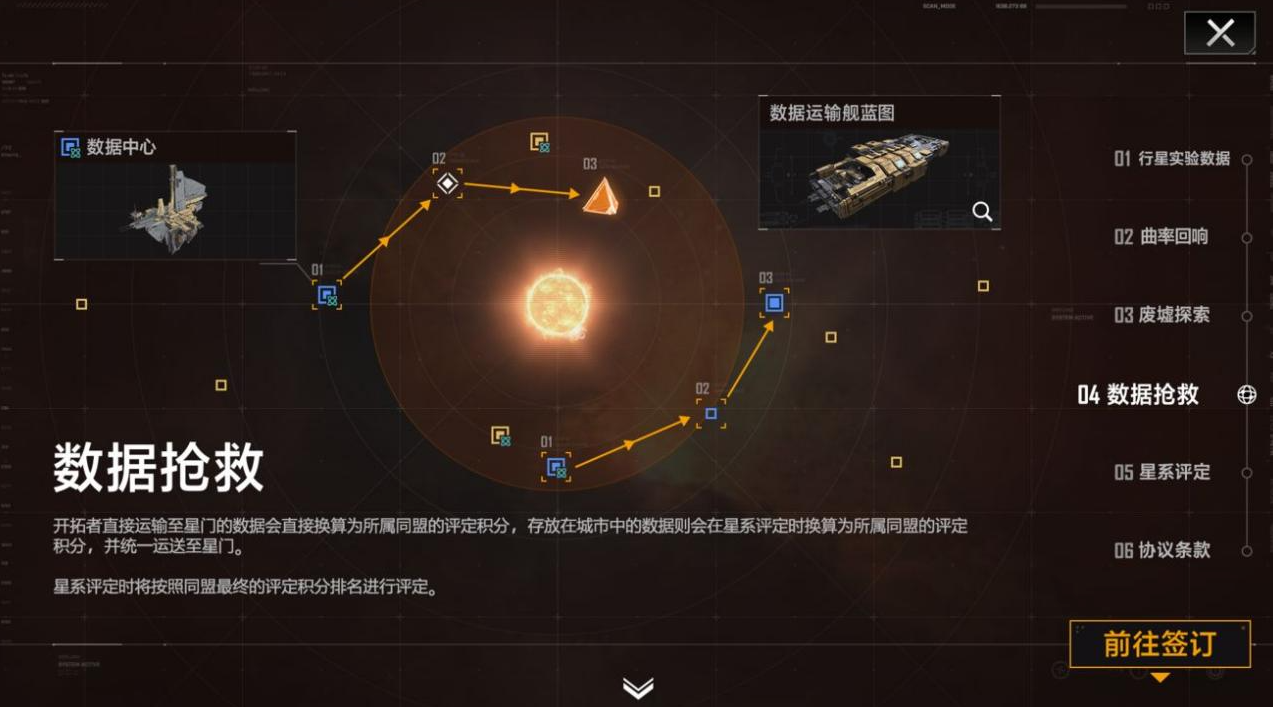
Task: Expand the double-chevron down arrow
Action: pyautogui.click(x=637, y=687)
